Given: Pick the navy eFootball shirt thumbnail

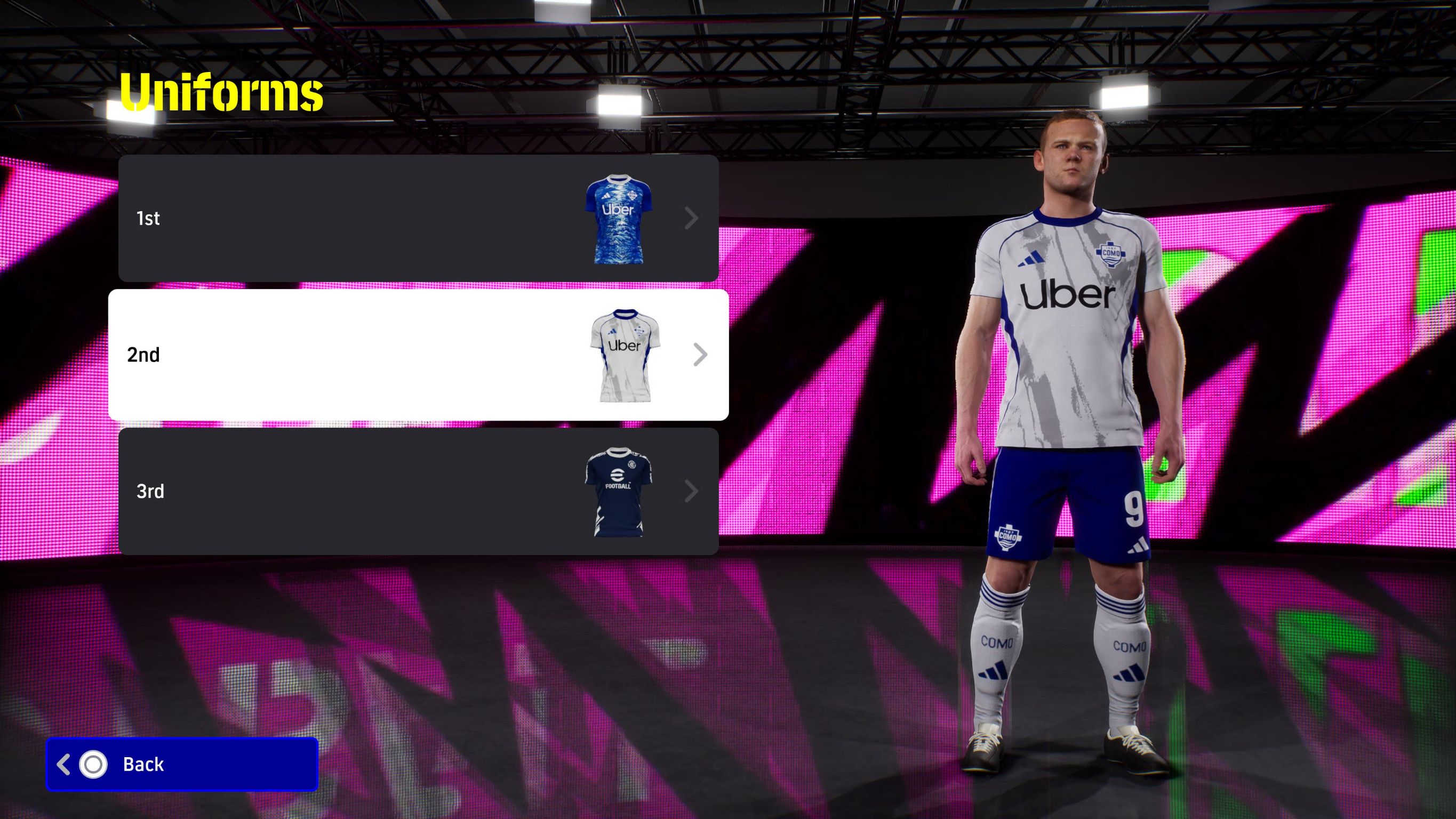Looking at the screenshot, I should point(618,492).
